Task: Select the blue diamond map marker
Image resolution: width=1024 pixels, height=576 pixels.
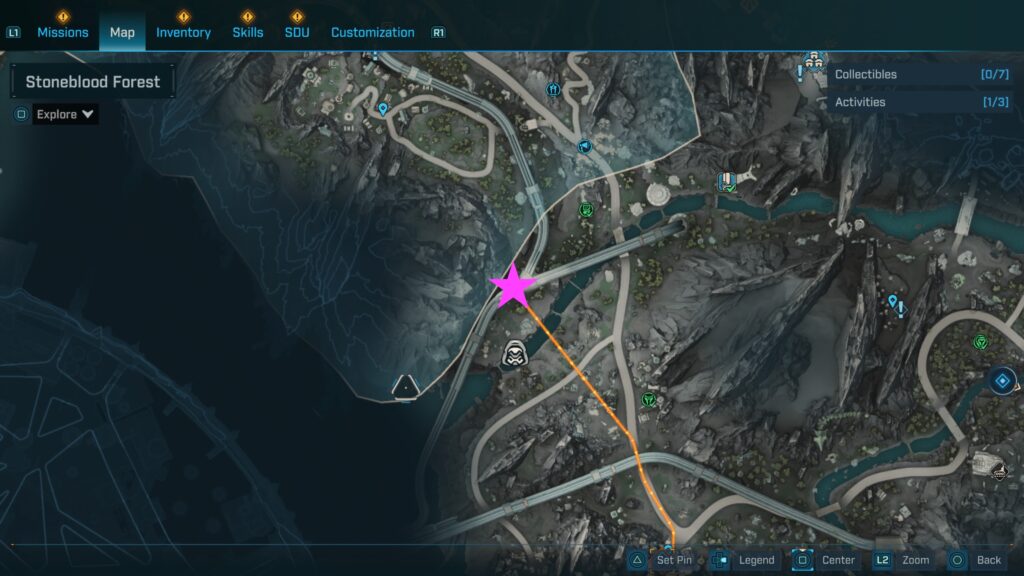Action: [x=1003, y=380]
